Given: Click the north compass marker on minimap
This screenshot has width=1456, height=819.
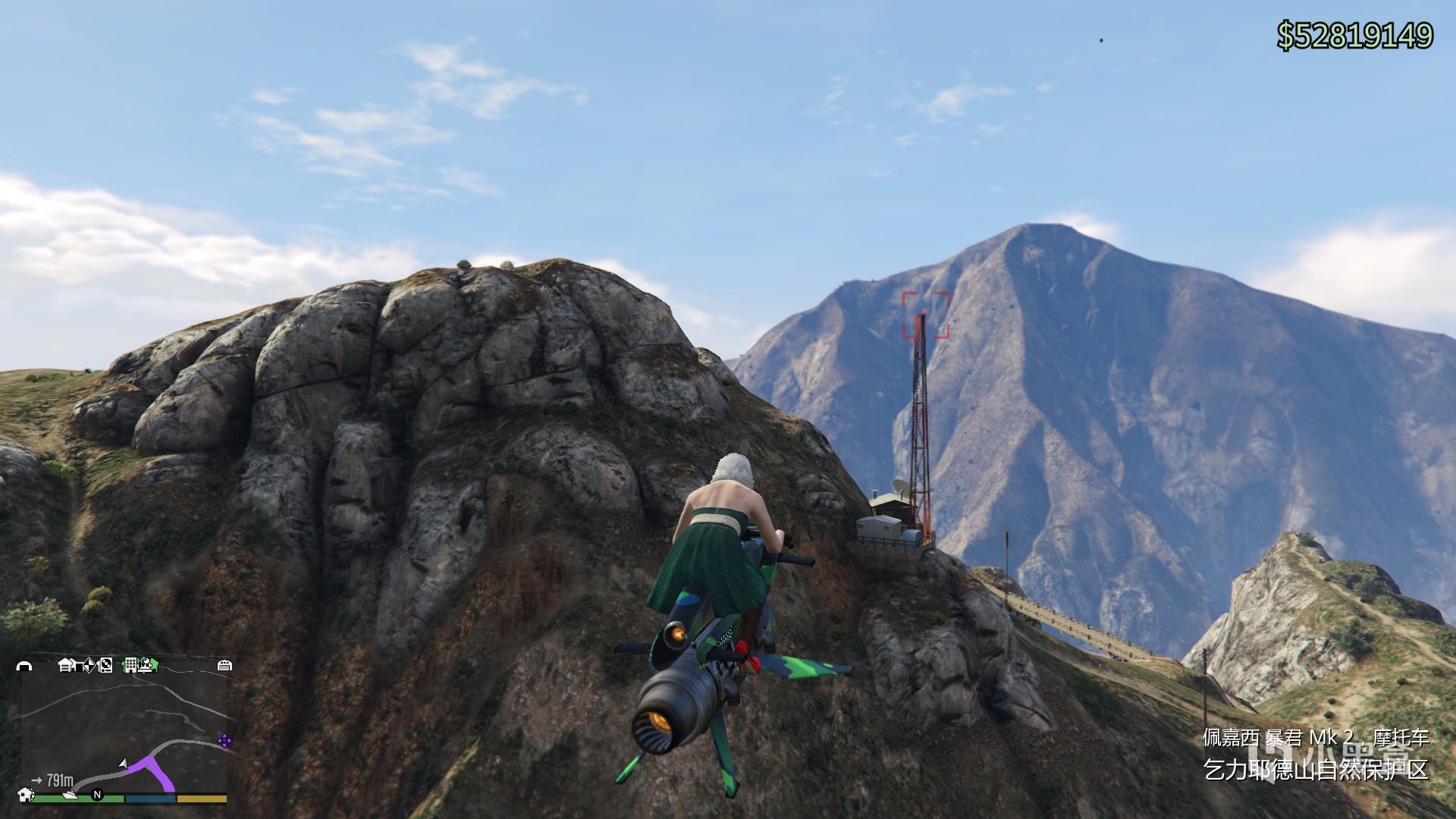Looking at the screenshot, I should point(97,795).
